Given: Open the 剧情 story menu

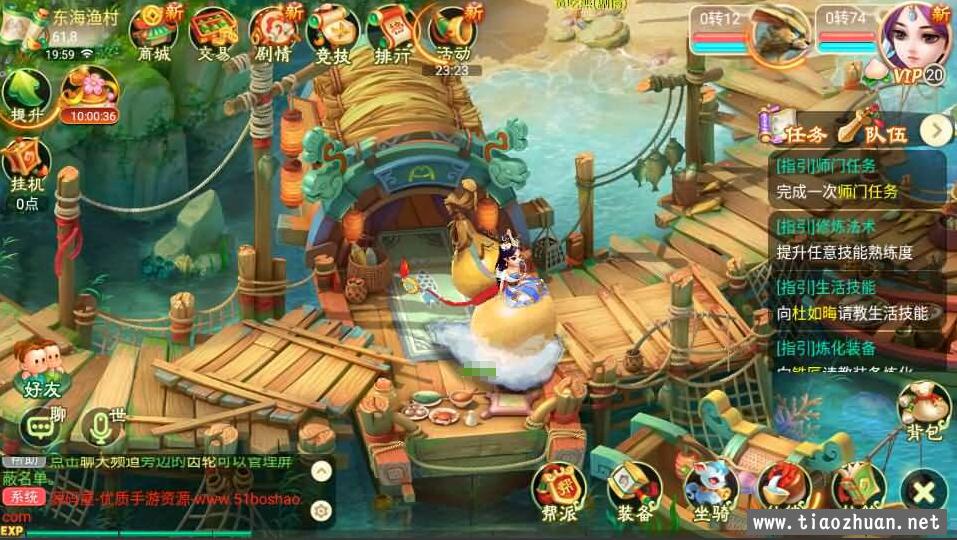Looking at the screenshot, I should tap(273, 32).
